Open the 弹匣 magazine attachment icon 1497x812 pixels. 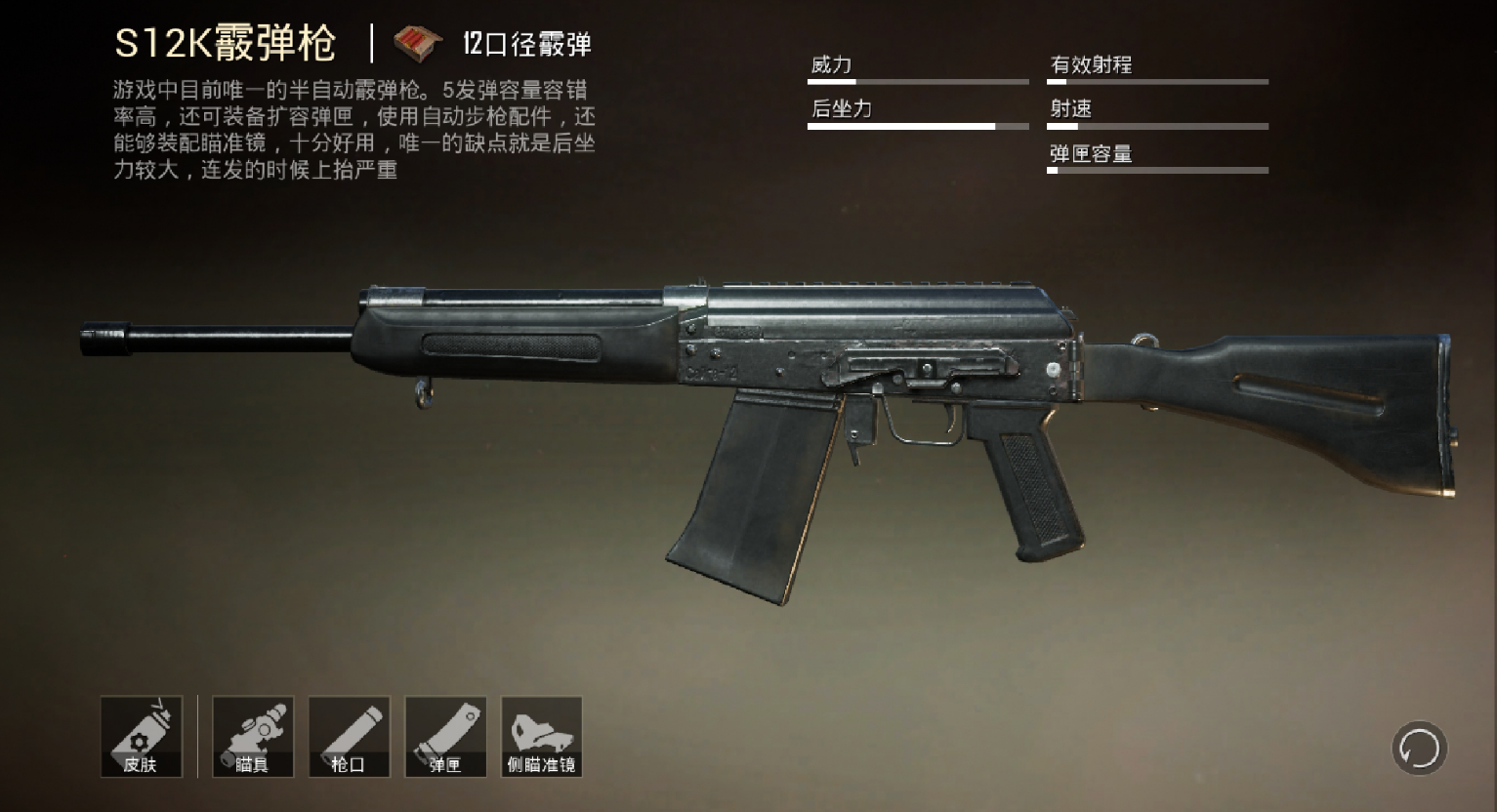[x=445, y=736]
